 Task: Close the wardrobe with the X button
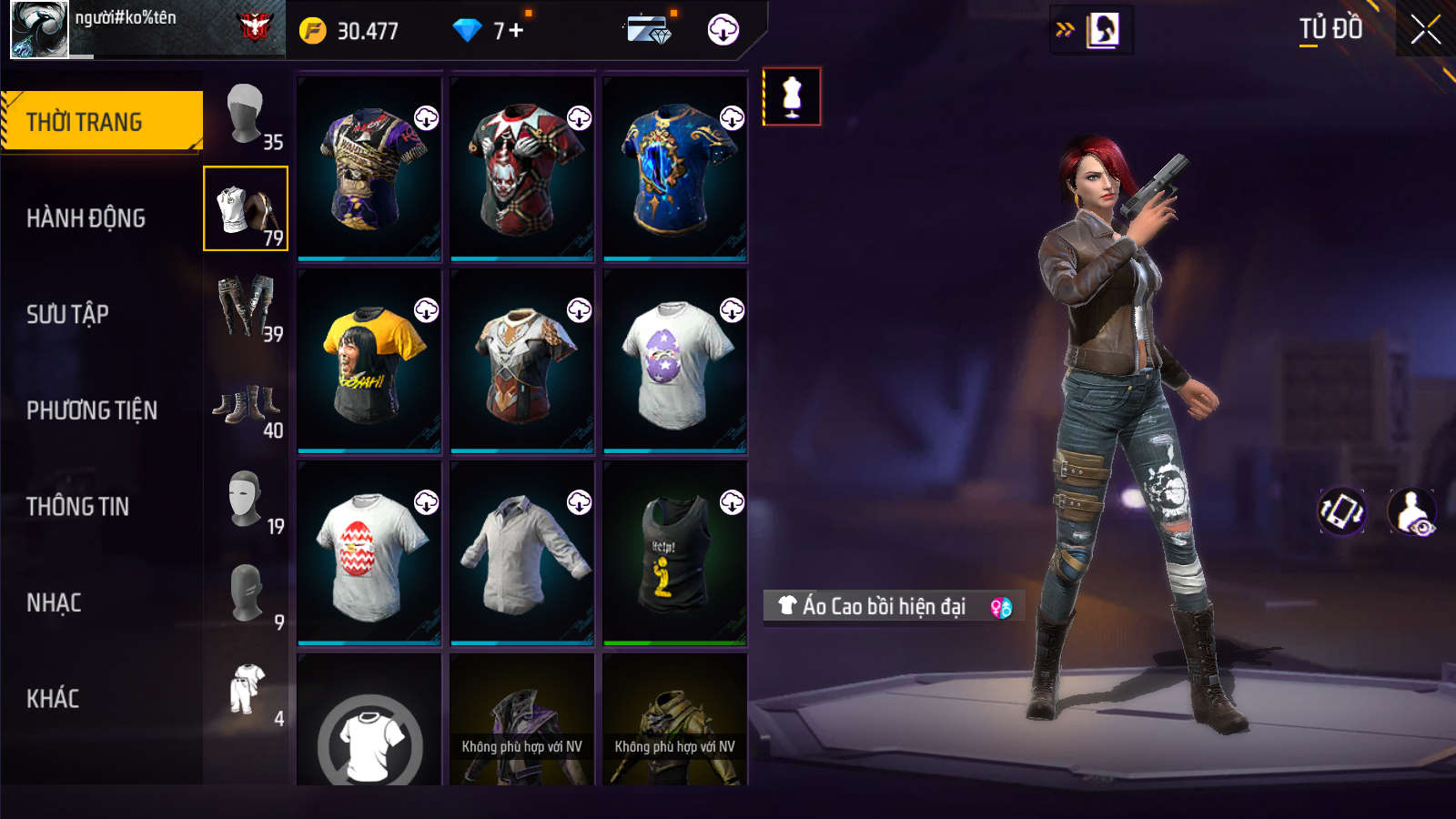point(1425,30)
